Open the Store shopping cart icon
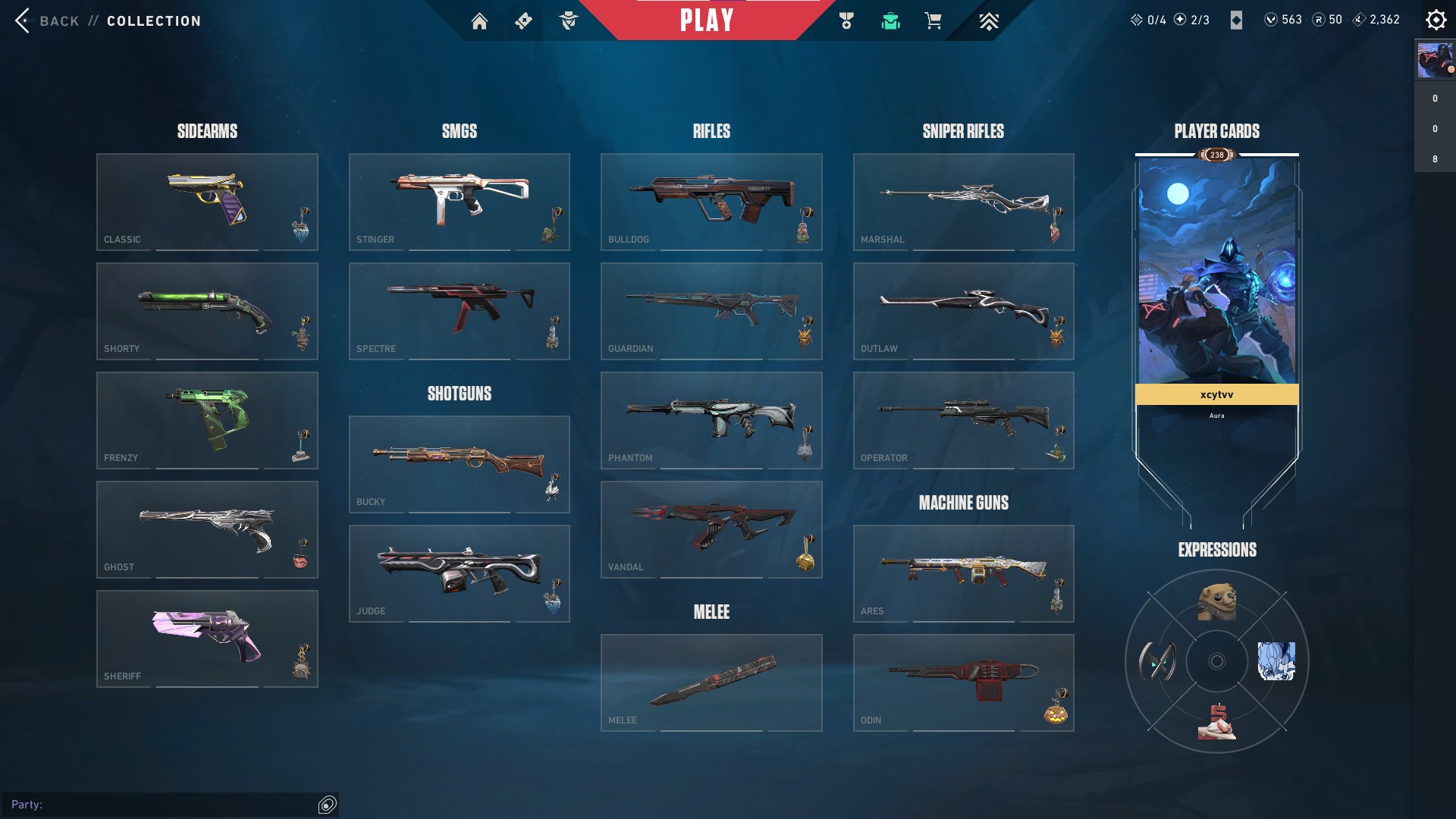The width and height of the screenshot is (1456, 819). click(x=934, y=21)
